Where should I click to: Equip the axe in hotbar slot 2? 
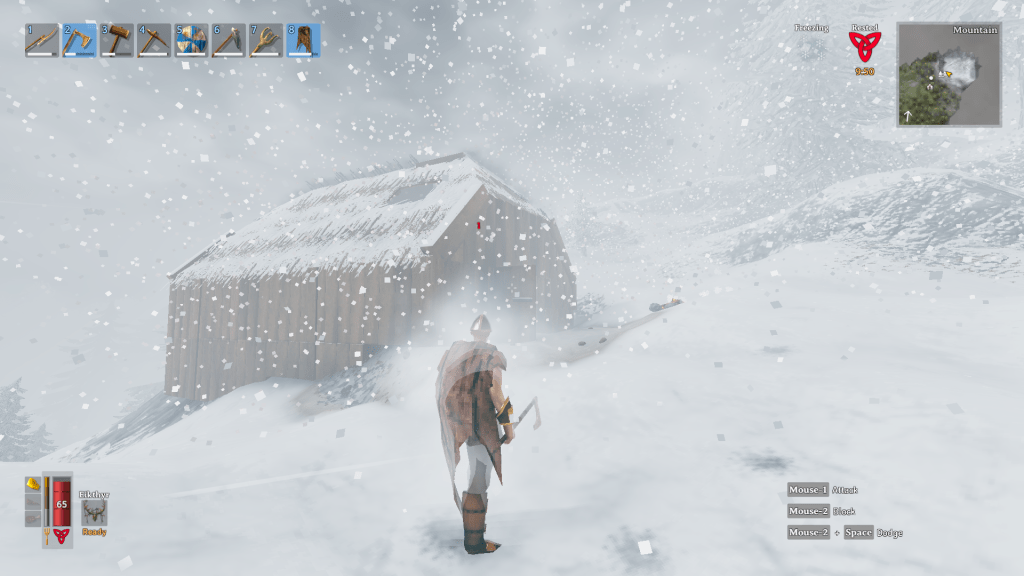79,40
